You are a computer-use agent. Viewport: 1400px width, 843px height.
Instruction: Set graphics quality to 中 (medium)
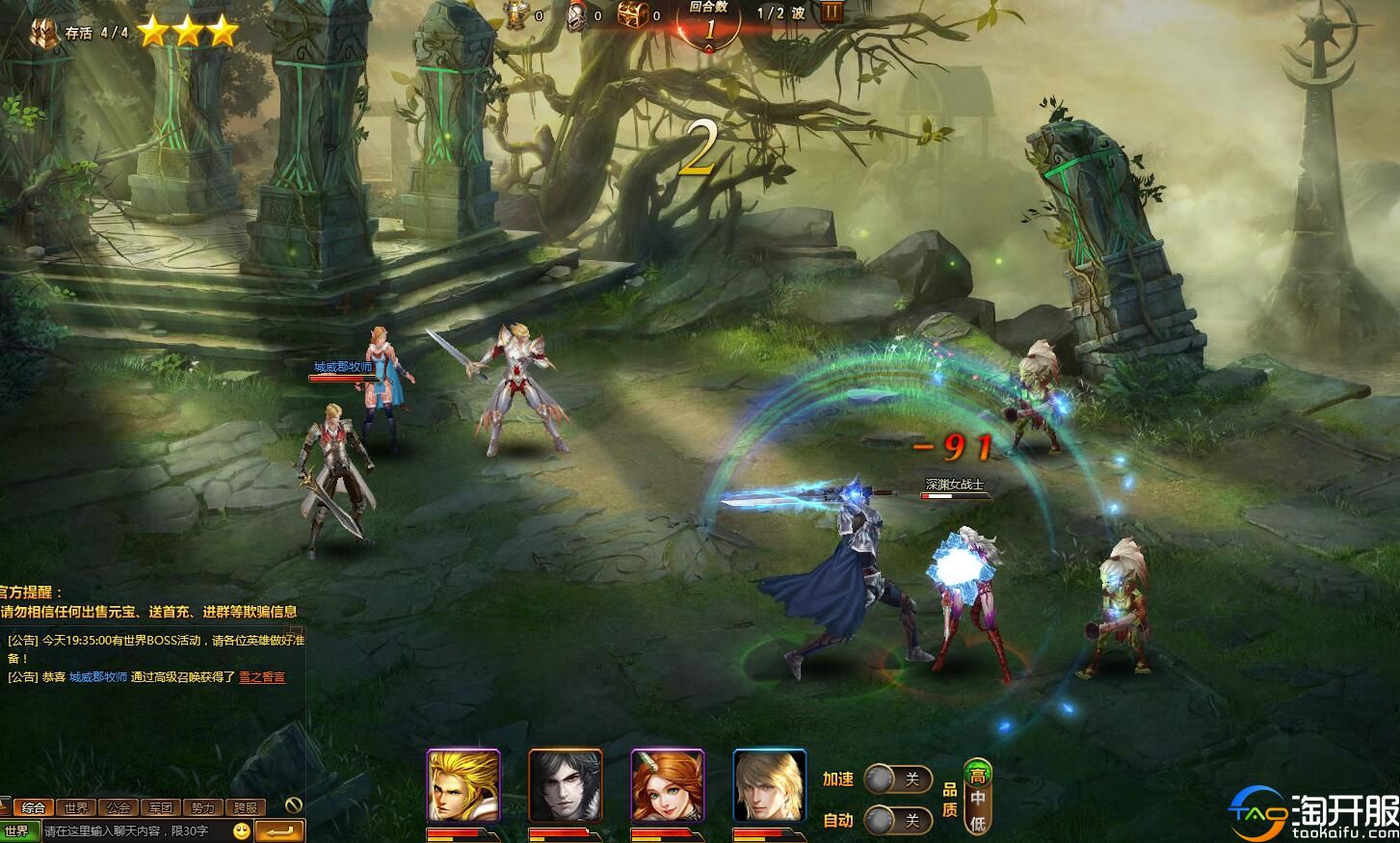click(x=978, y=799)
